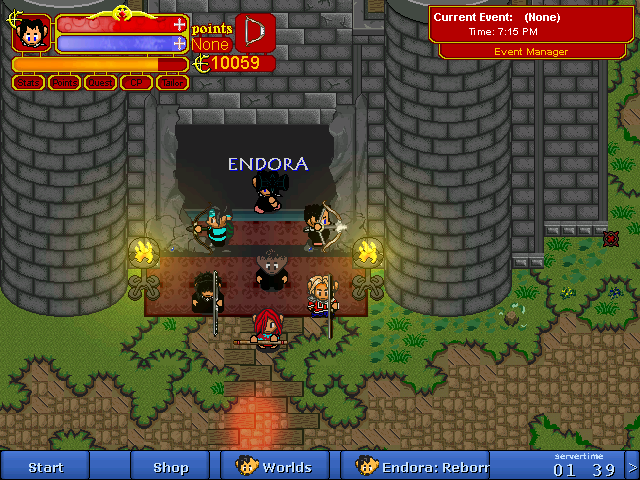
Task: Select the equipped bow weapon slot
Action: click(255, 32)
